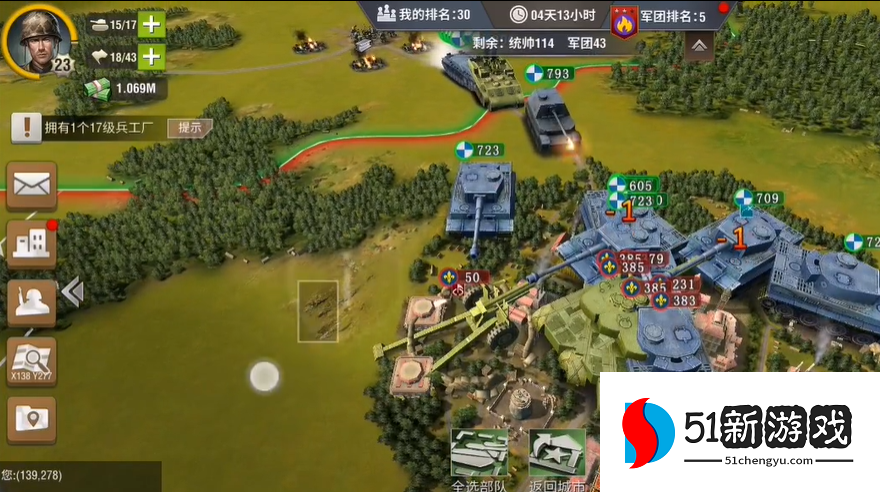The width and height of the screenshot is (880, 492).
Task: Collapse the top ranking panel arrow
Action: click(x=699, y=45)
